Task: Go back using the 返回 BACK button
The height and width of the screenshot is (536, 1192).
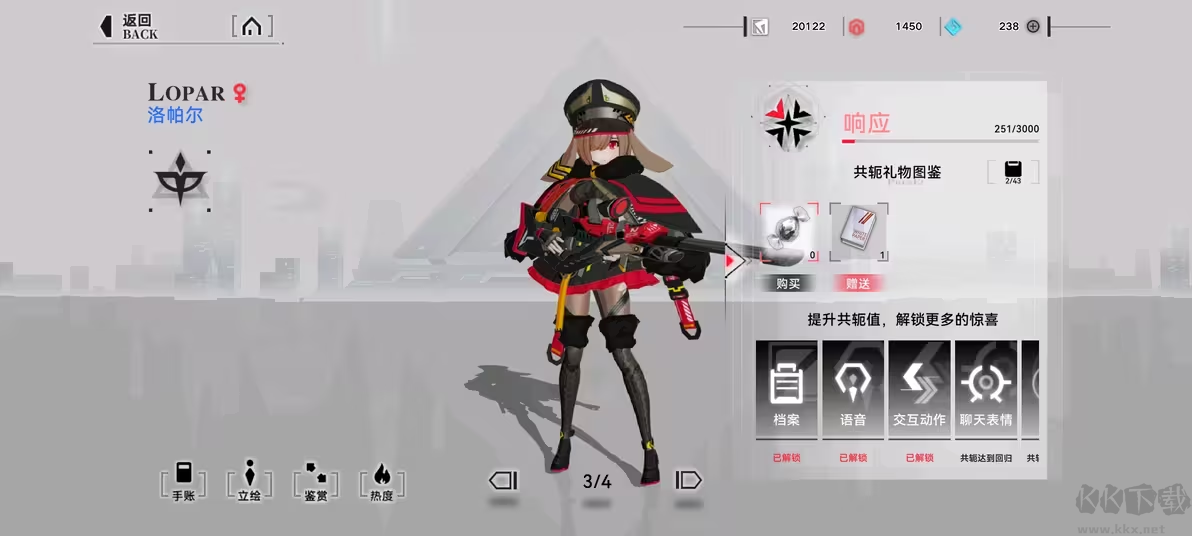Action: pos(126,27)
